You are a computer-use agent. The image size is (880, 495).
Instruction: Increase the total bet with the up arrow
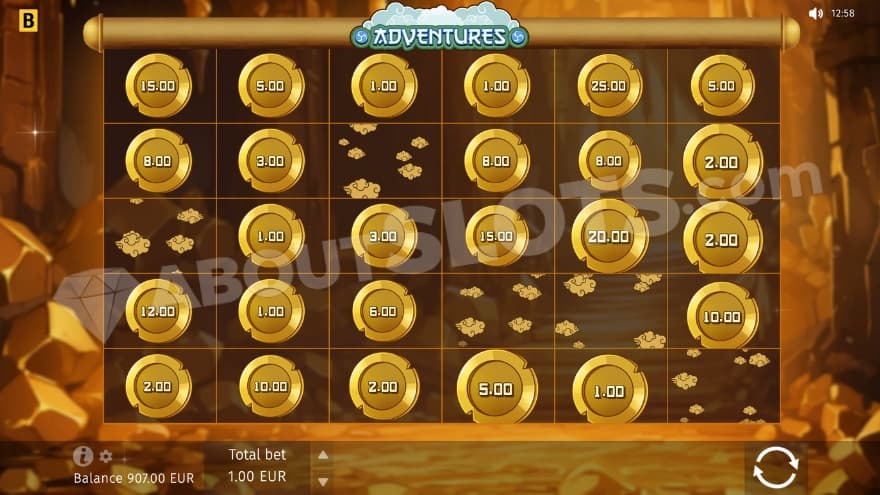pos(322,455)
